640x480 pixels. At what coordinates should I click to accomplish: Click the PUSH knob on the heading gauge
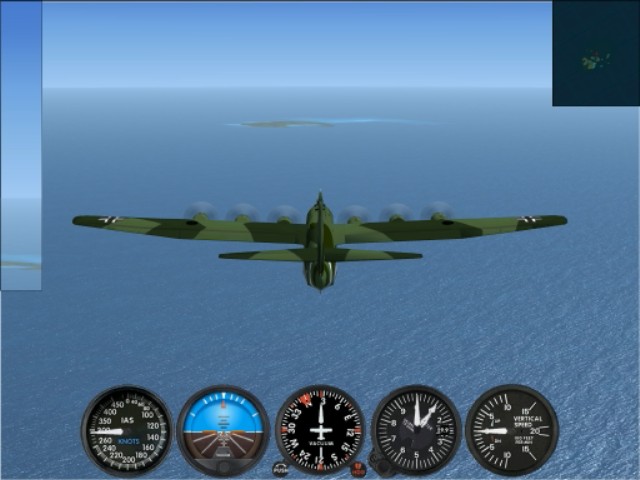(x=281, y=468)
